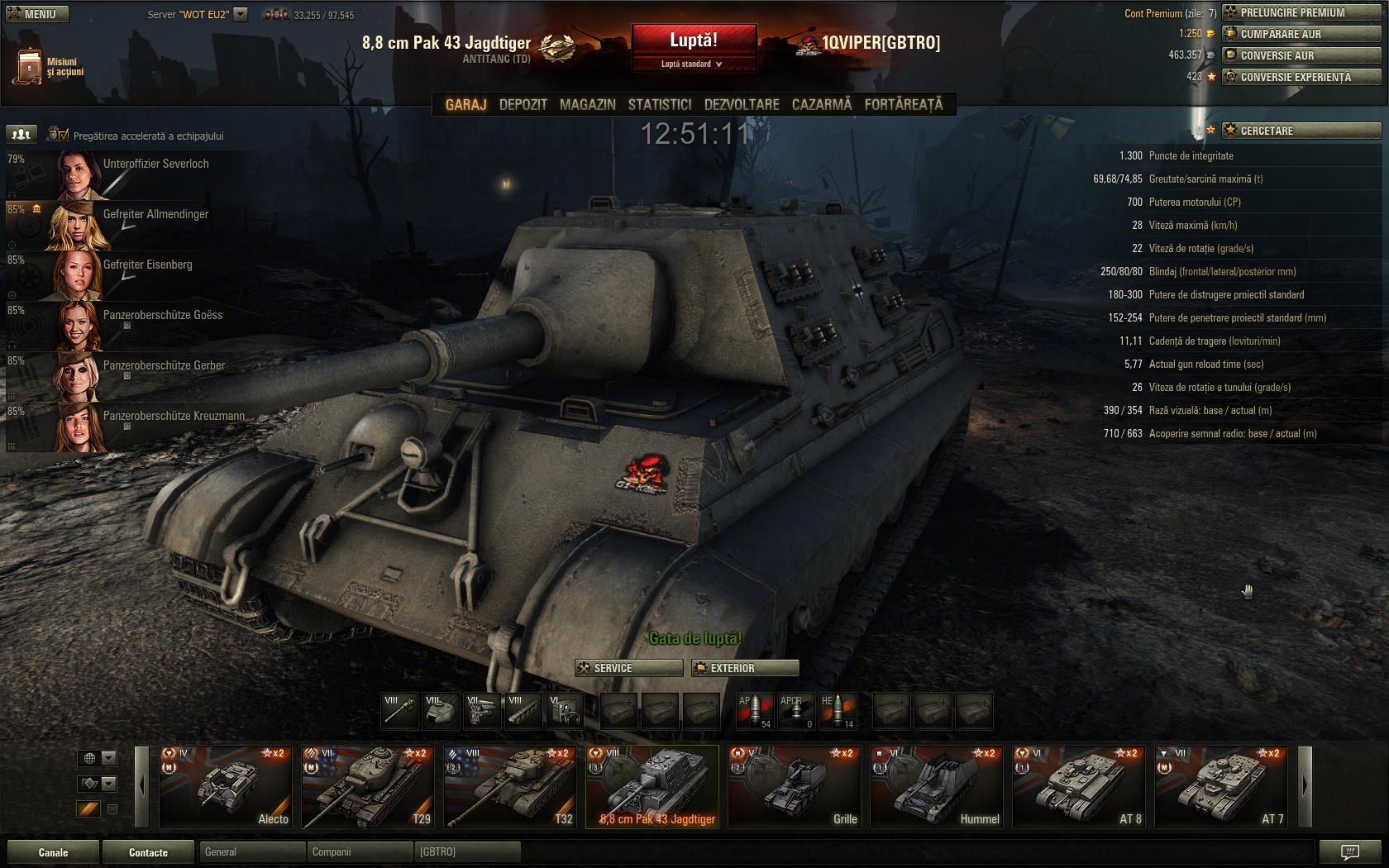1389x868 pixels.
Task: Open the Canale chat channels button
Action: pos(53,852)
